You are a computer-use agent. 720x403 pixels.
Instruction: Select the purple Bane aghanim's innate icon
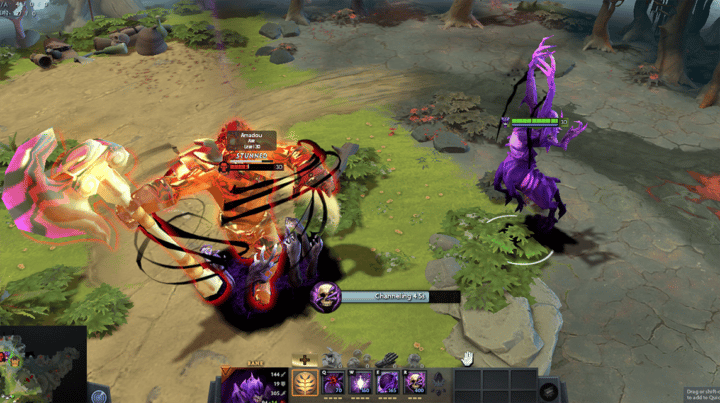point(439,381)
